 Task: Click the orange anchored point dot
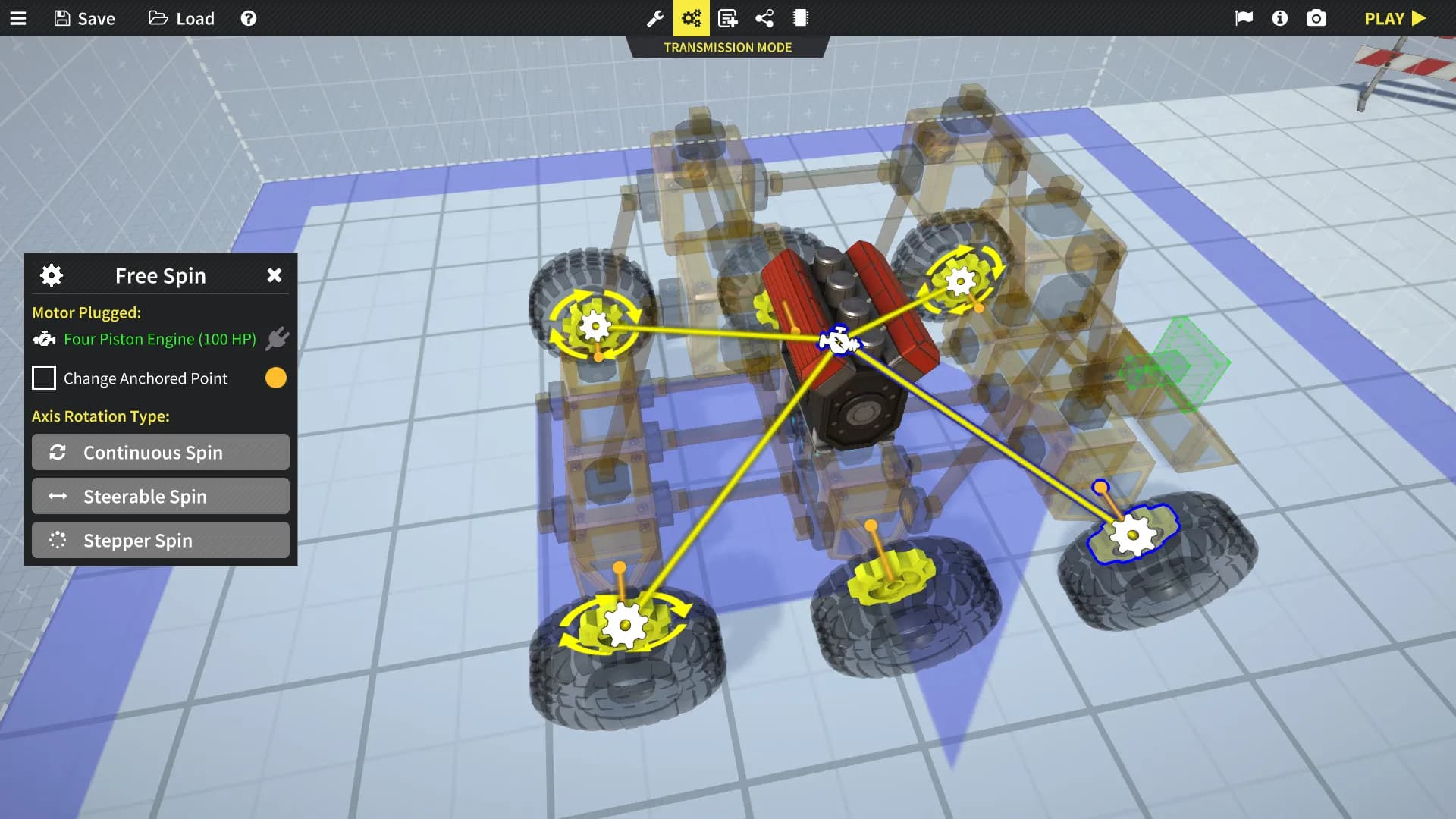click(276, 378)
